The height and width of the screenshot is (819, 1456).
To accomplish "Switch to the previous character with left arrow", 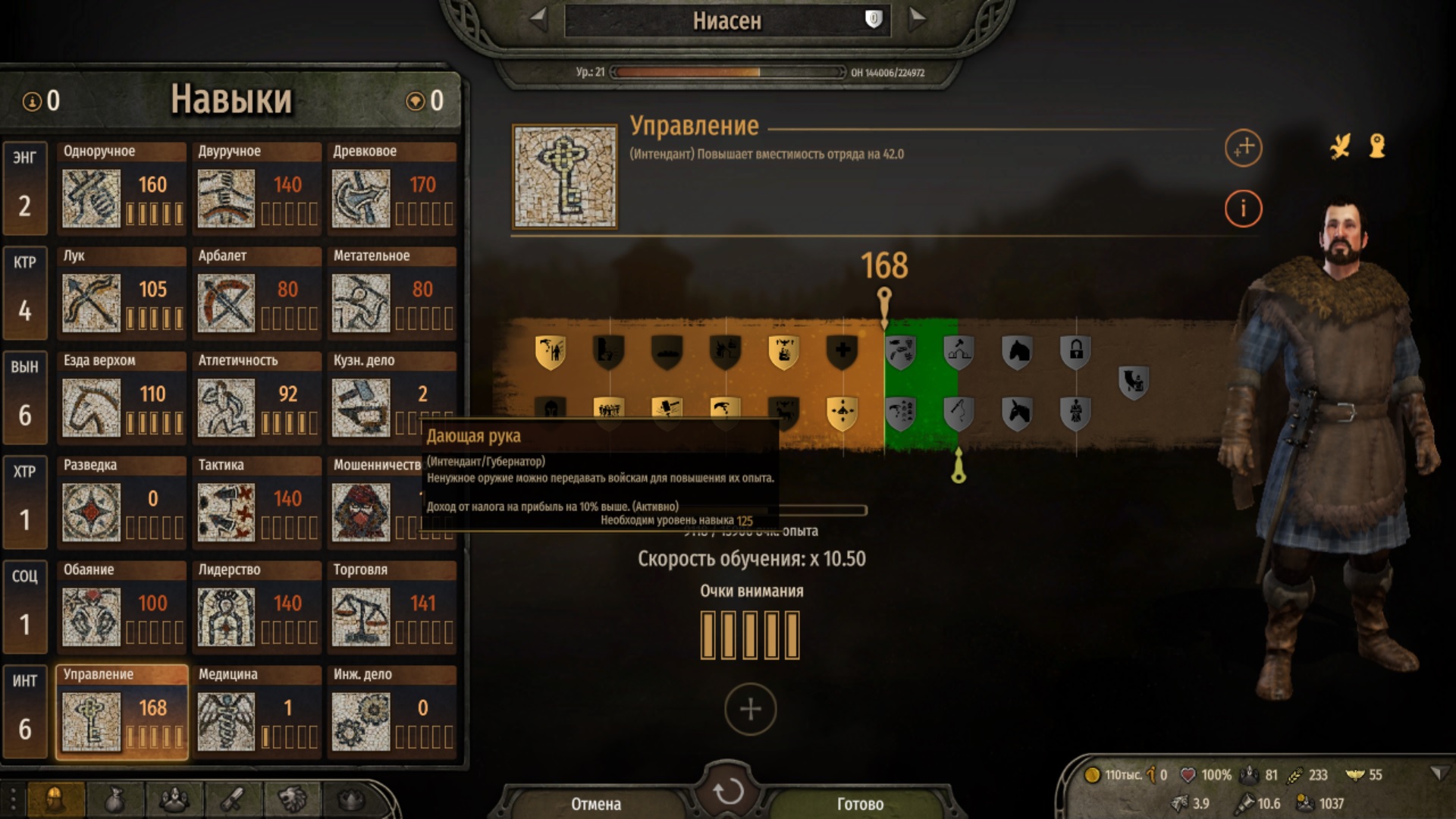I will tap(538, 20).
